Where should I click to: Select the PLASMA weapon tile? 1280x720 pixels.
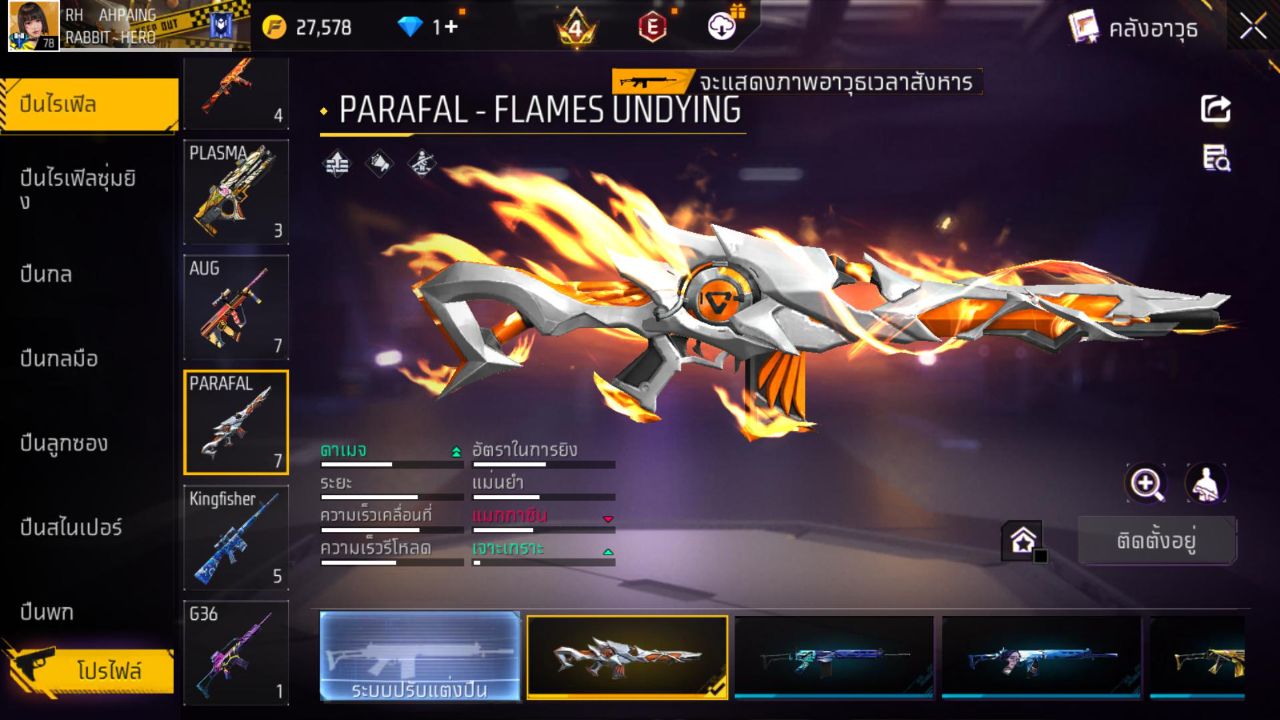[236, 192]
